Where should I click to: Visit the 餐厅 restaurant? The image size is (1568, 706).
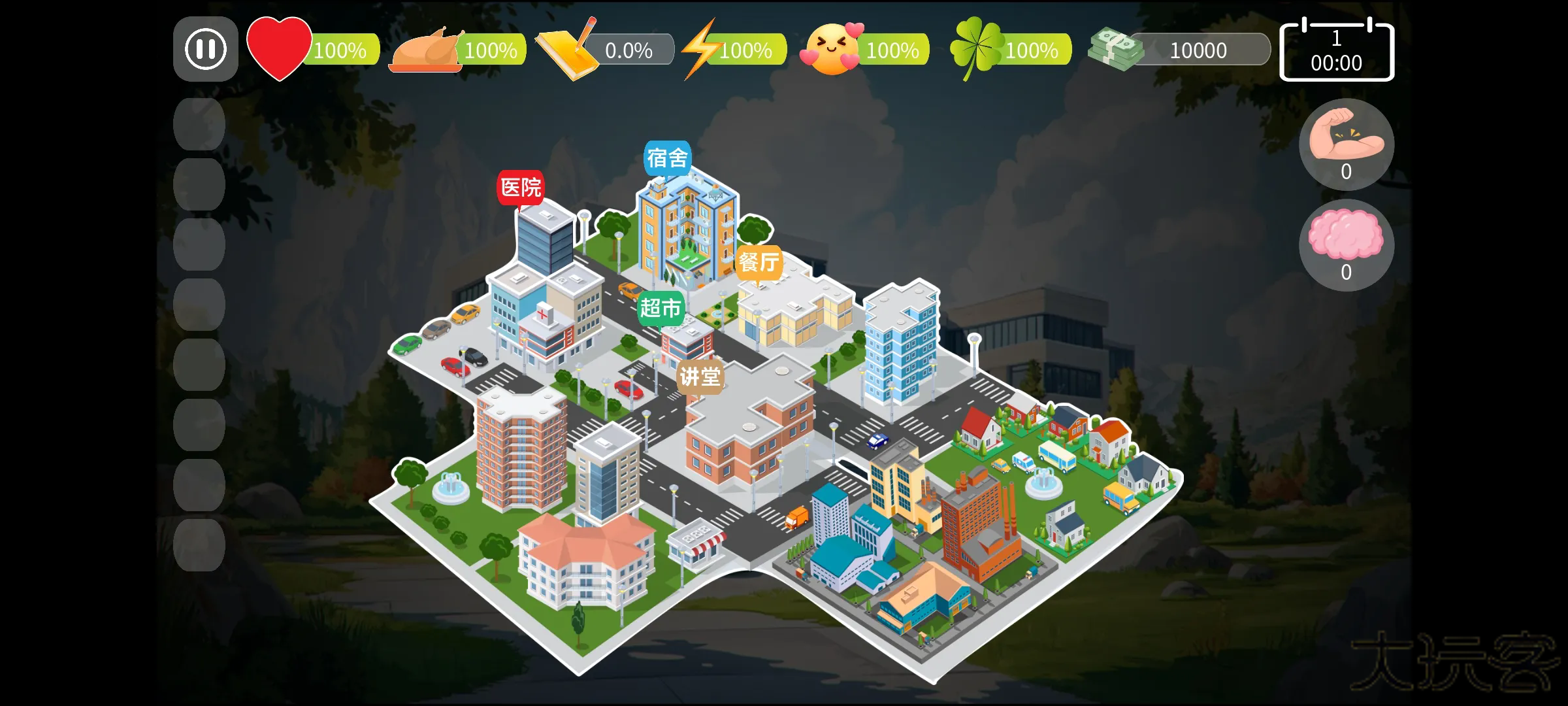tap(758, 263)
